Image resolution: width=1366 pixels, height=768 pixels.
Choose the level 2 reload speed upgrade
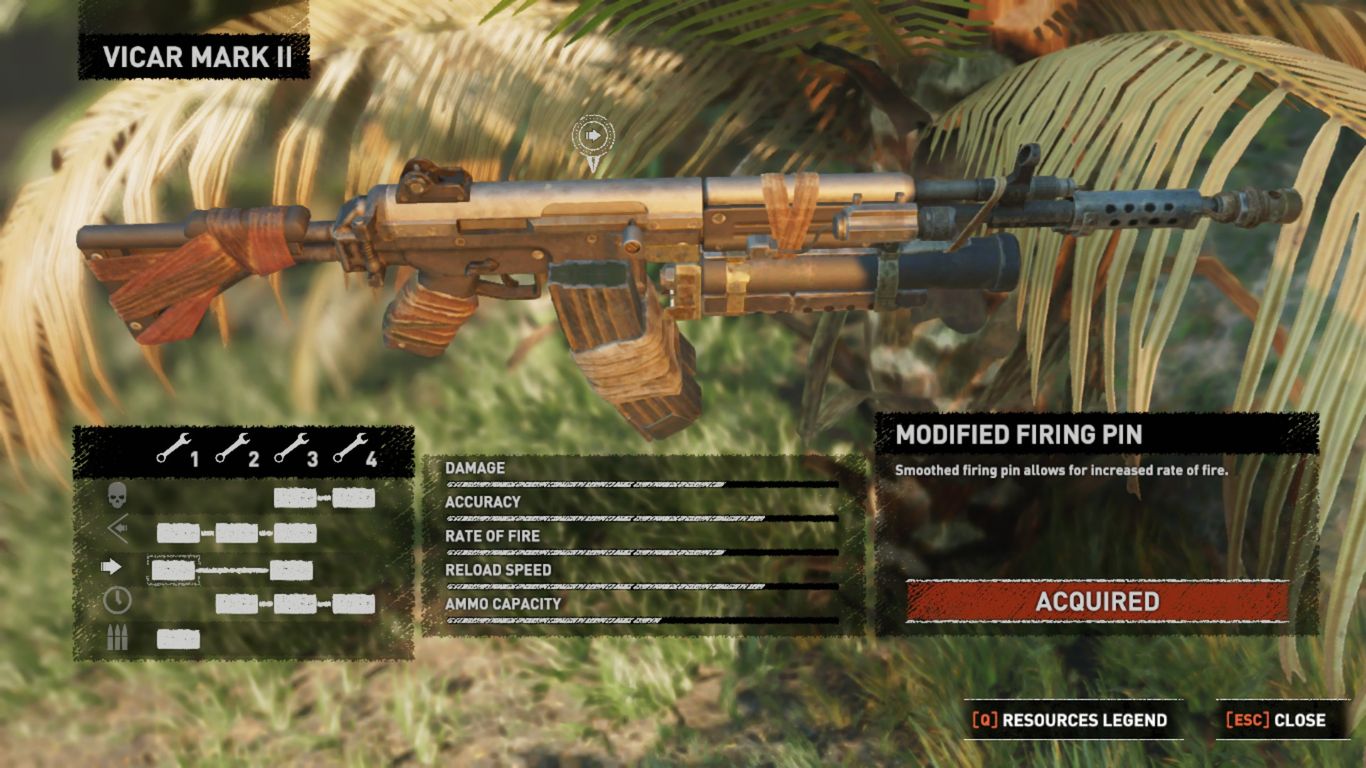pyautogui.click(x=237, y=604)
